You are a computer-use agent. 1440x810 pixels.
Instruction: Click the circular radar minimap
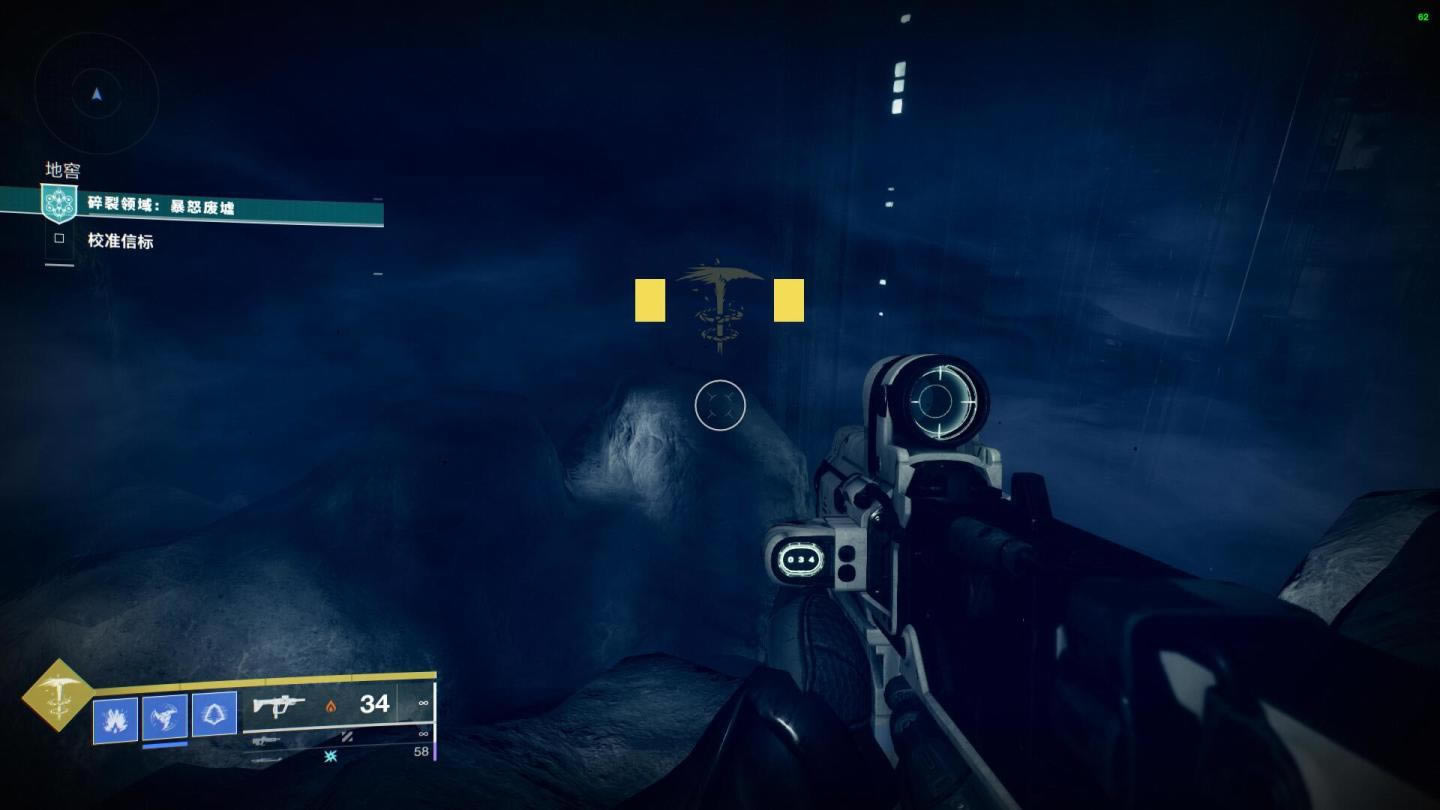[97, 92]
